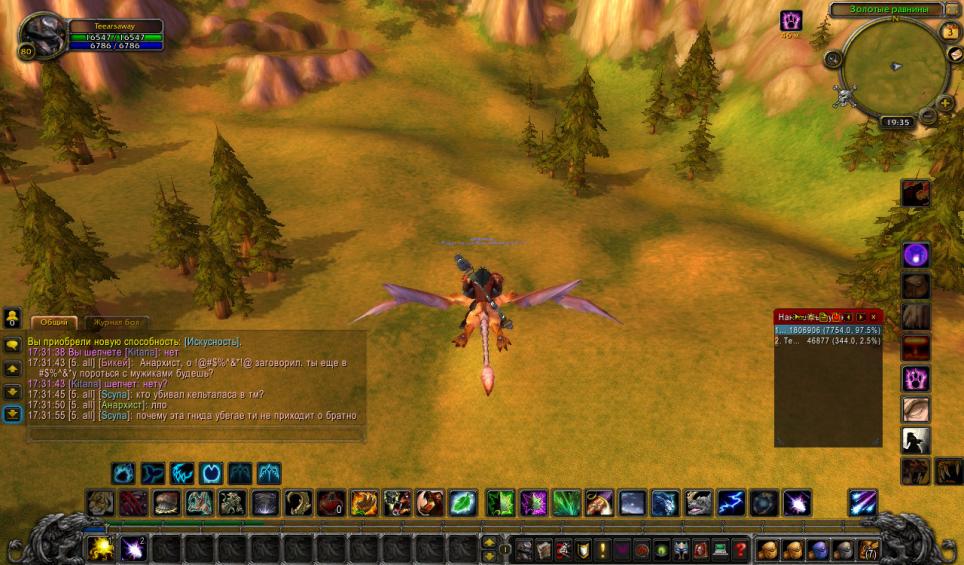
Task: Click the circular minimap
Action: [x=893, y=66]
